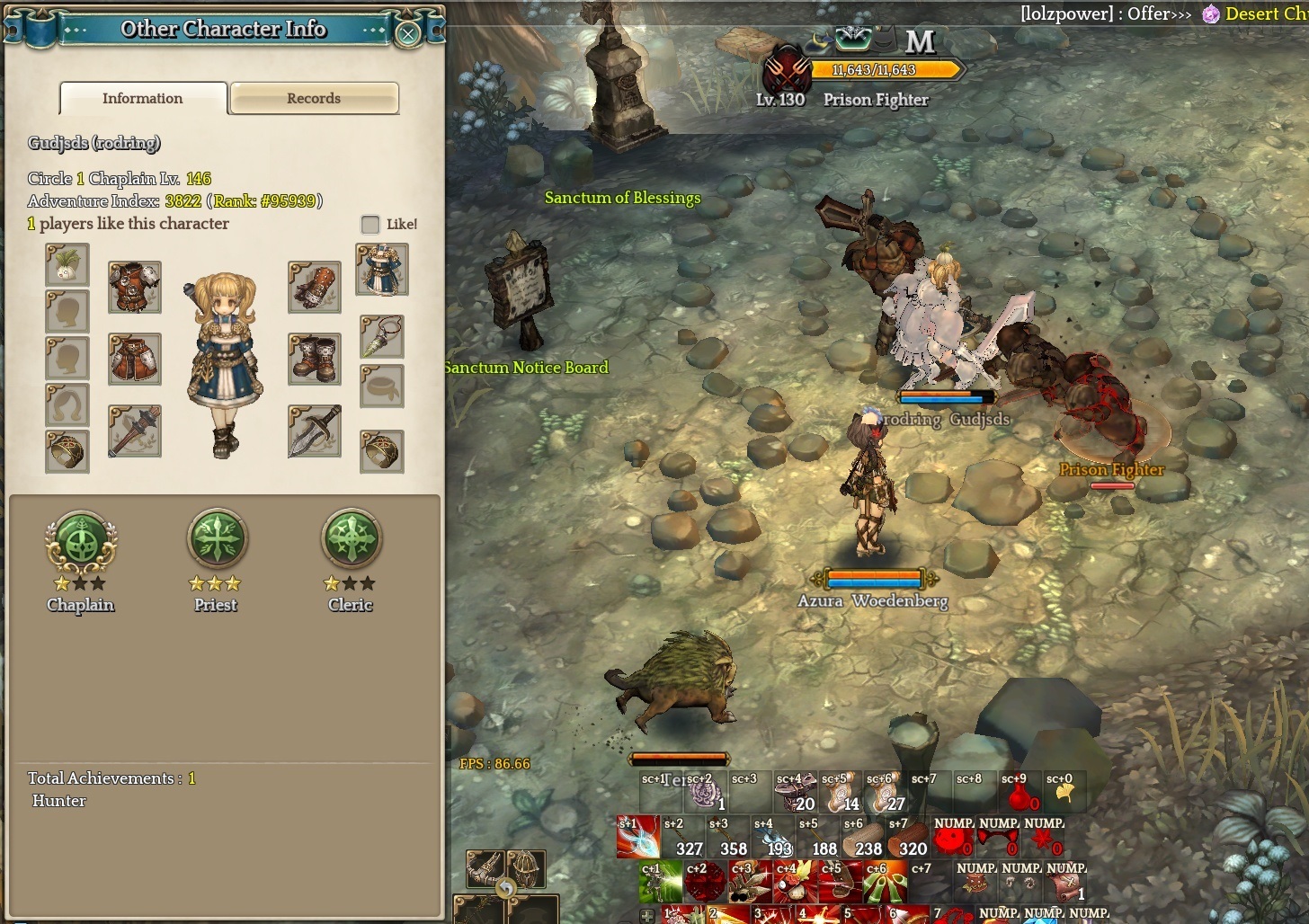Viewport: 1309px width, 924px height.
Task: Inspect the leather chest armor slot
Action: coord(135,287)
